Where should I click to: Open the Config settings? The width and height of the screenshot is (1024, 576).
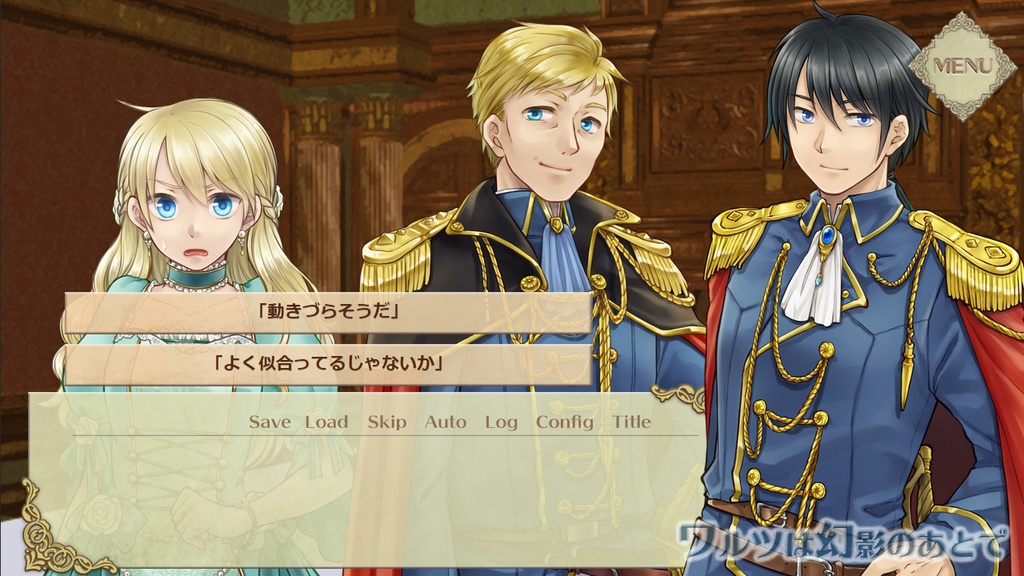click(x=564, y=422)
